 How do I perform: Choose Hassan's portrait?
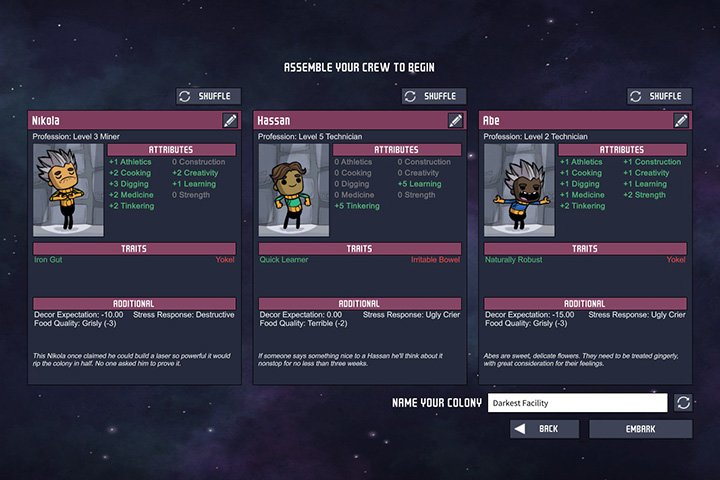tap(293, 190)
